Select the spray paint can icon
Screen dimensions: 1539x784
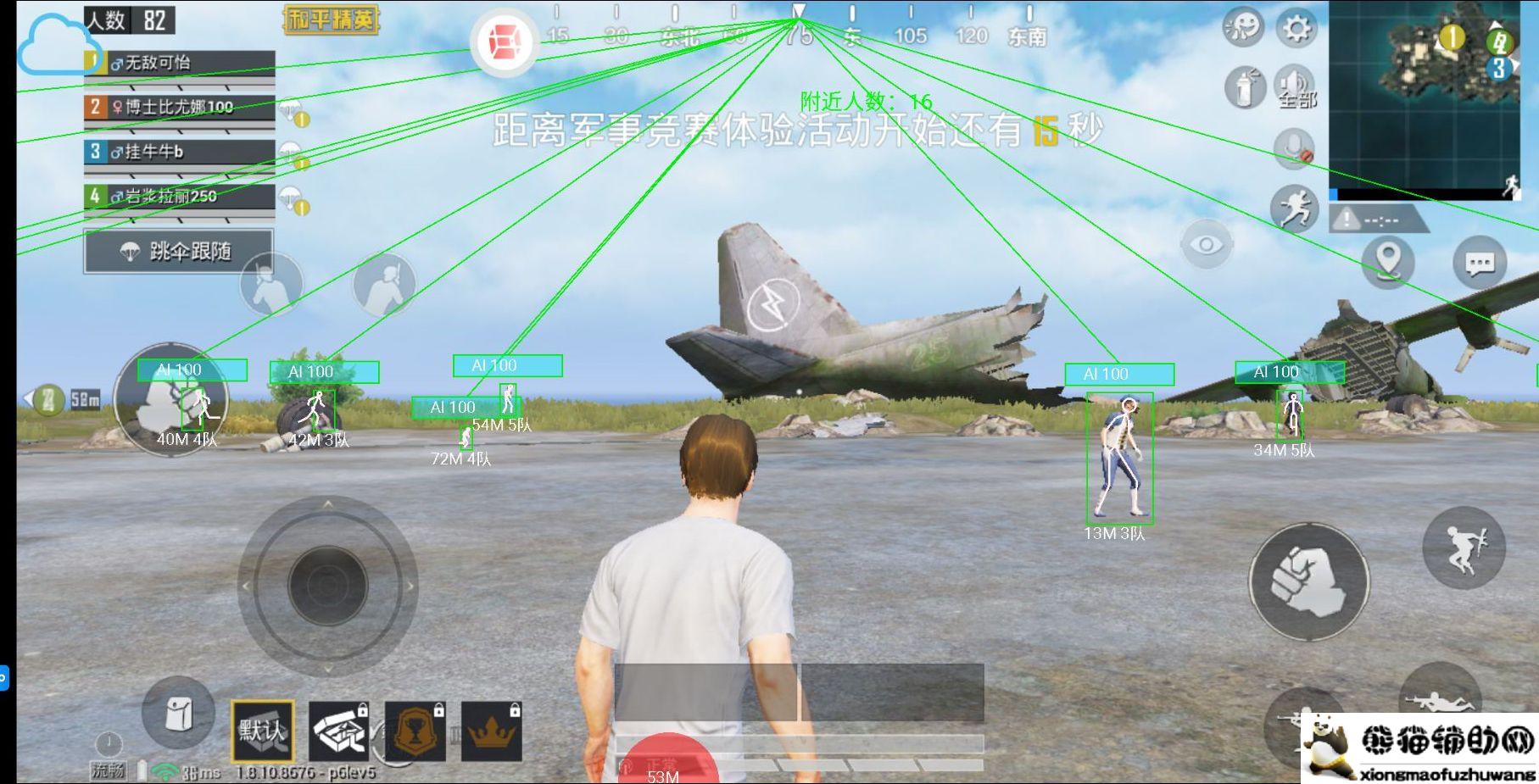(x=1245, y=87)
